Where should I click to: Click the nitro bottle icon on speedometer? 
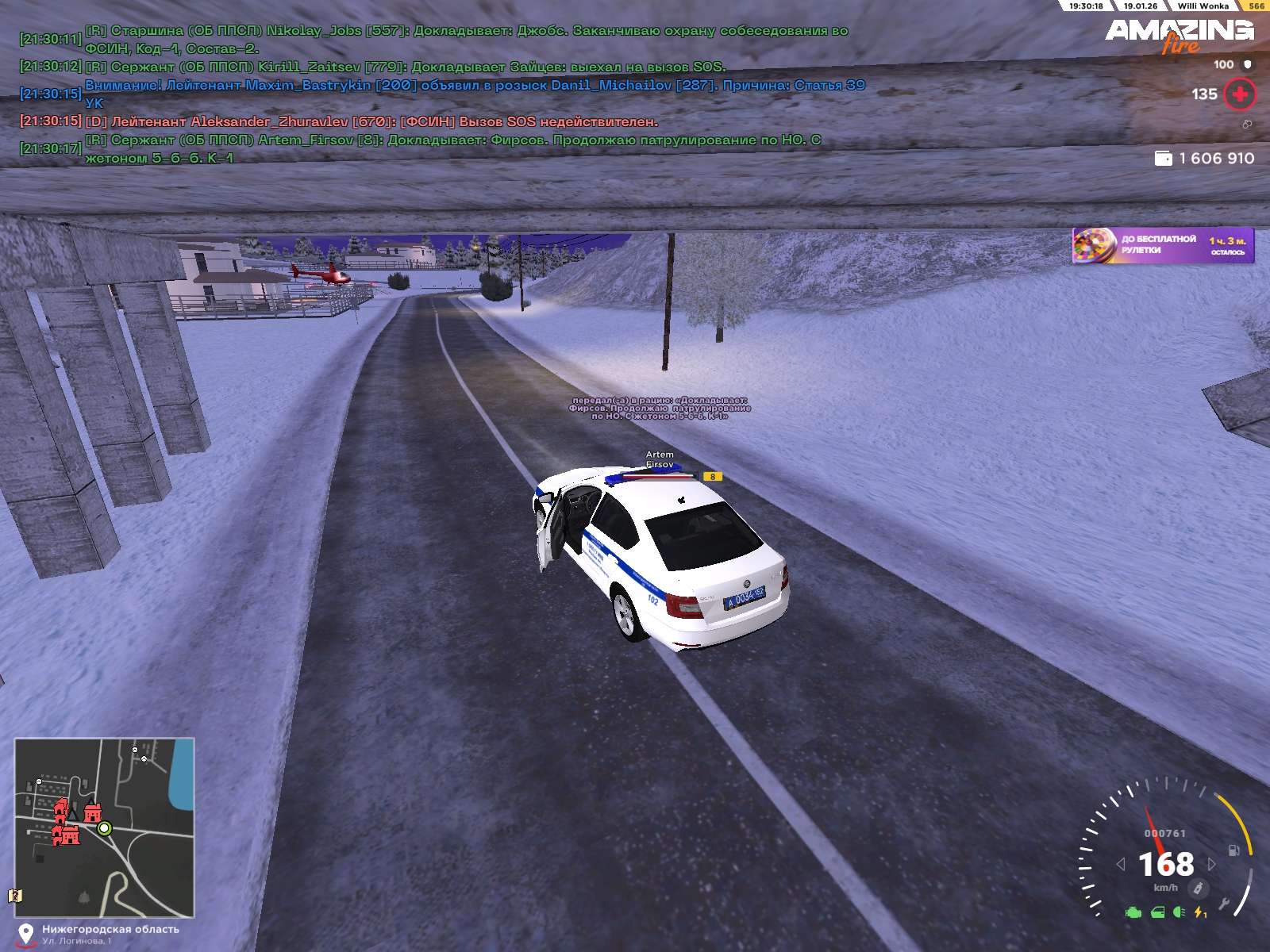click(x=1199, y=887)
